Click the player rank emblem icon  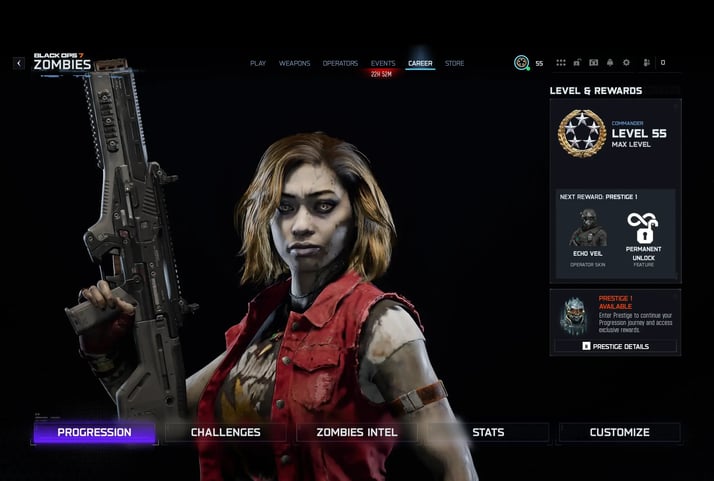click(521, 63)
